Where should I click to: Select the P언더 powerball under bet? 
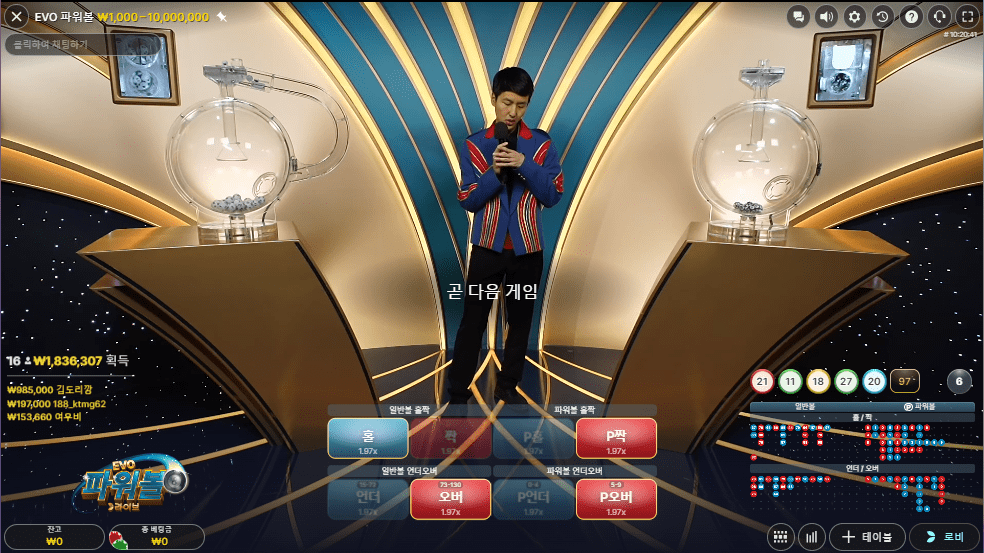[x=534, y=499]
